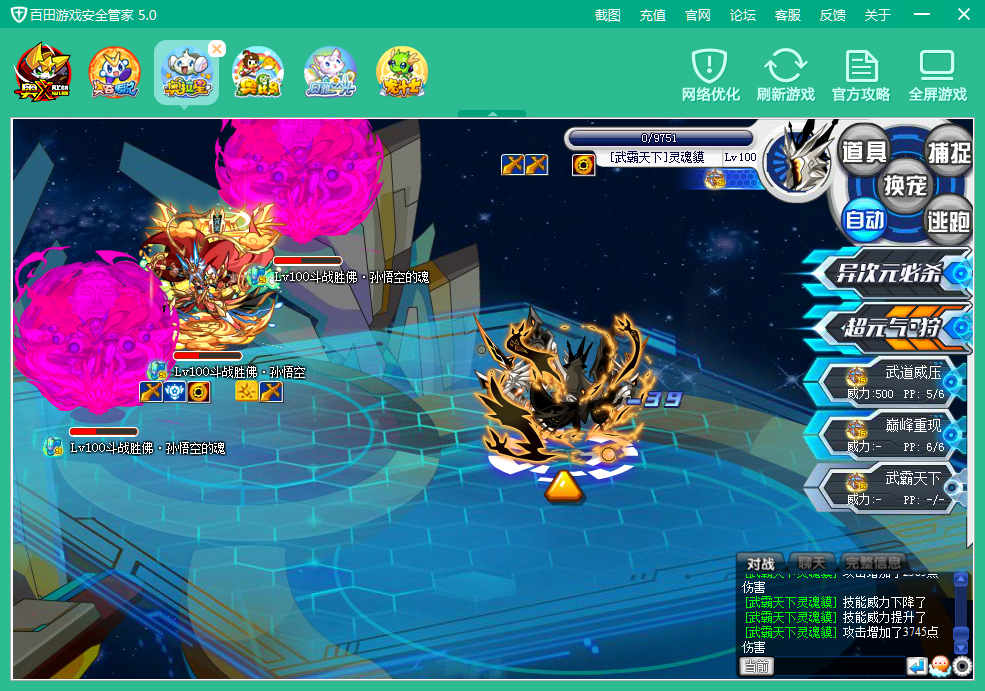Screen dimensions: 985x691
Task: Switch to the 对战 battle log tab
Action: pyautogui.click(x=761, y=563)
